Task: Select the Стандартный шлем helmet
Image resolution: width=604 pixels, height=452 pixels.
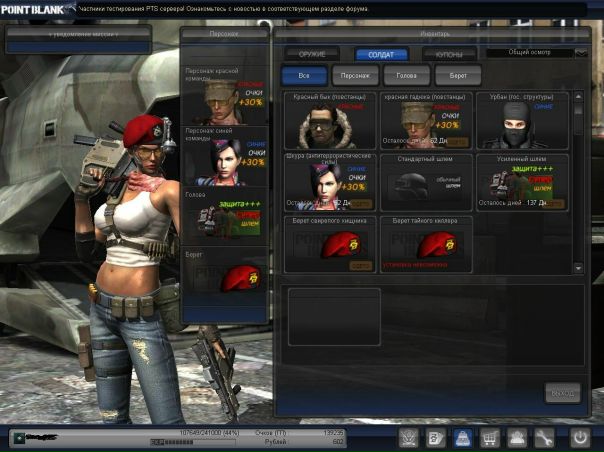Action: (427, 181)
